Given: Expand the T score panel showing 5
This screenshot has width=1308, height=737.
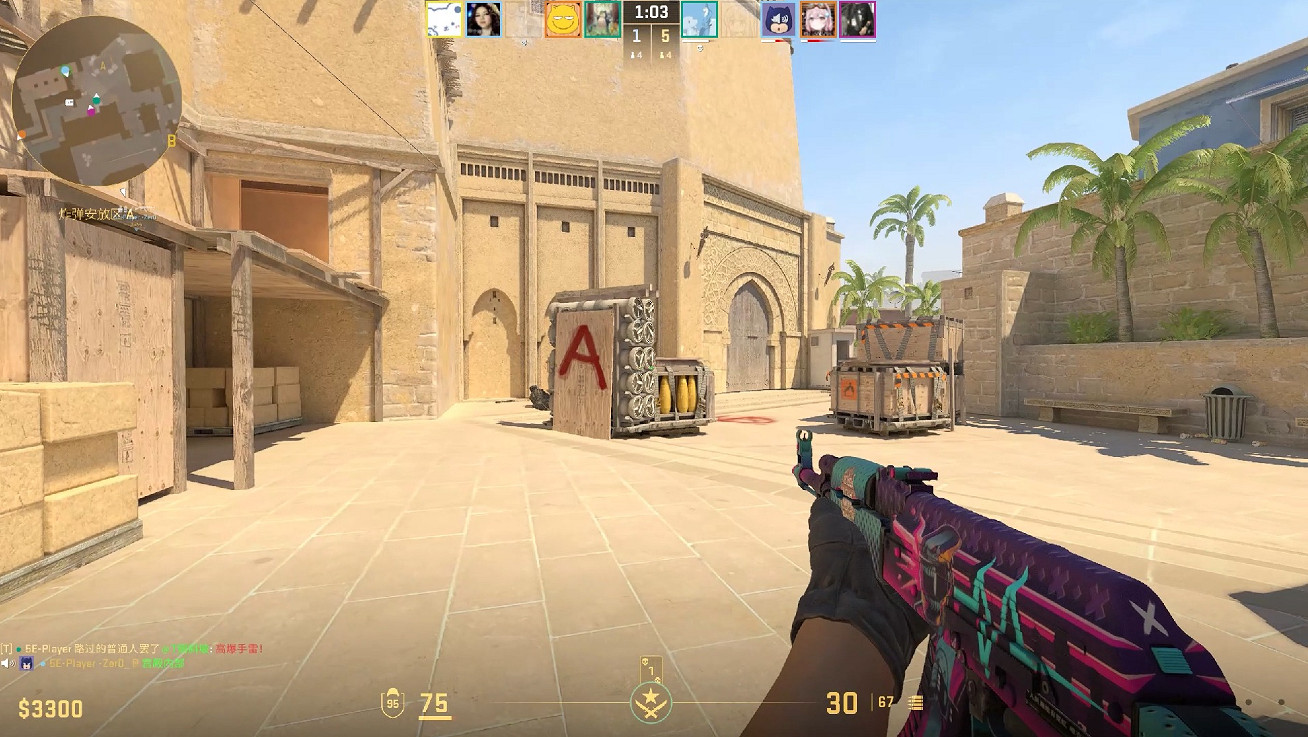Looking at the screenshot, I should [667, 35].
